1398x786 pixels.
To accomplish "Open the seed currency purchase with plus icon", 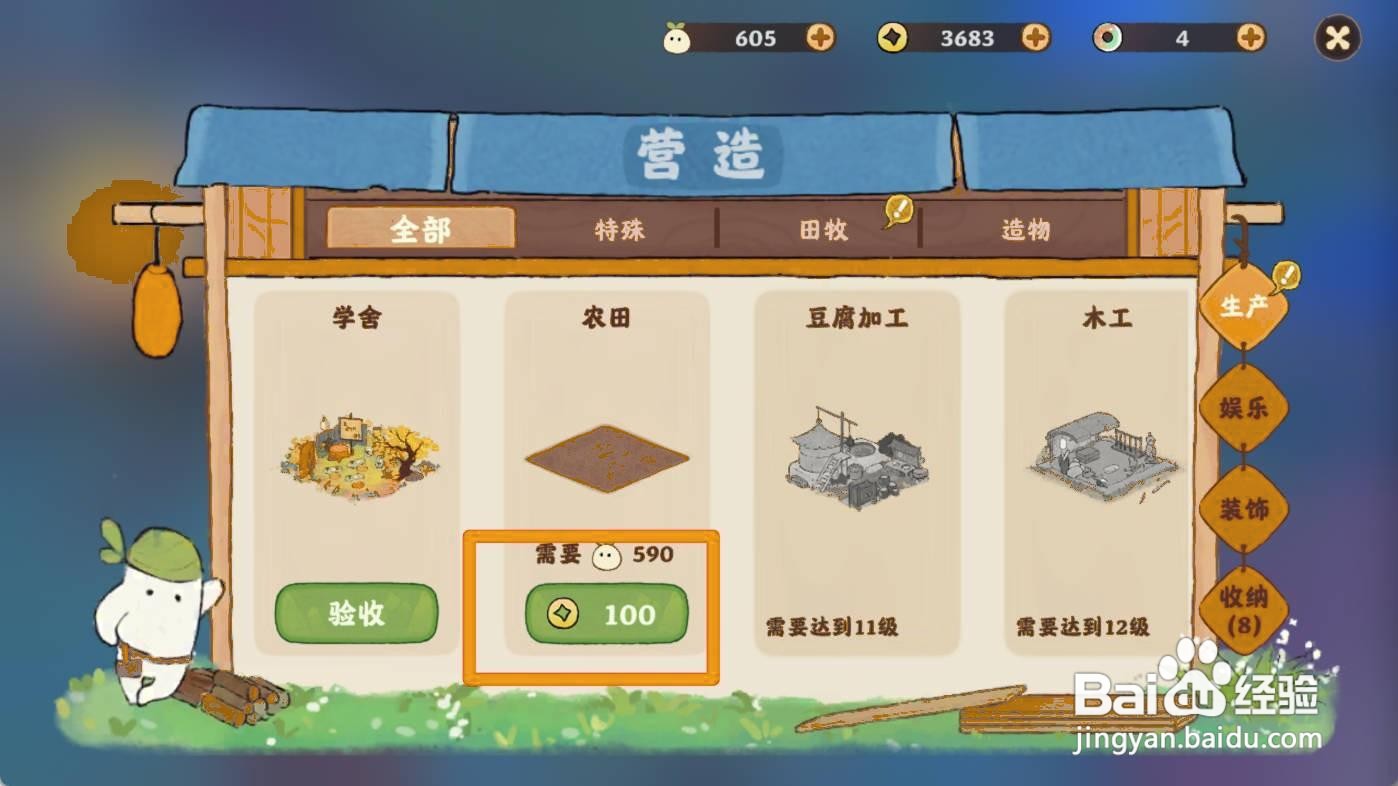I will tap(822, 38).
